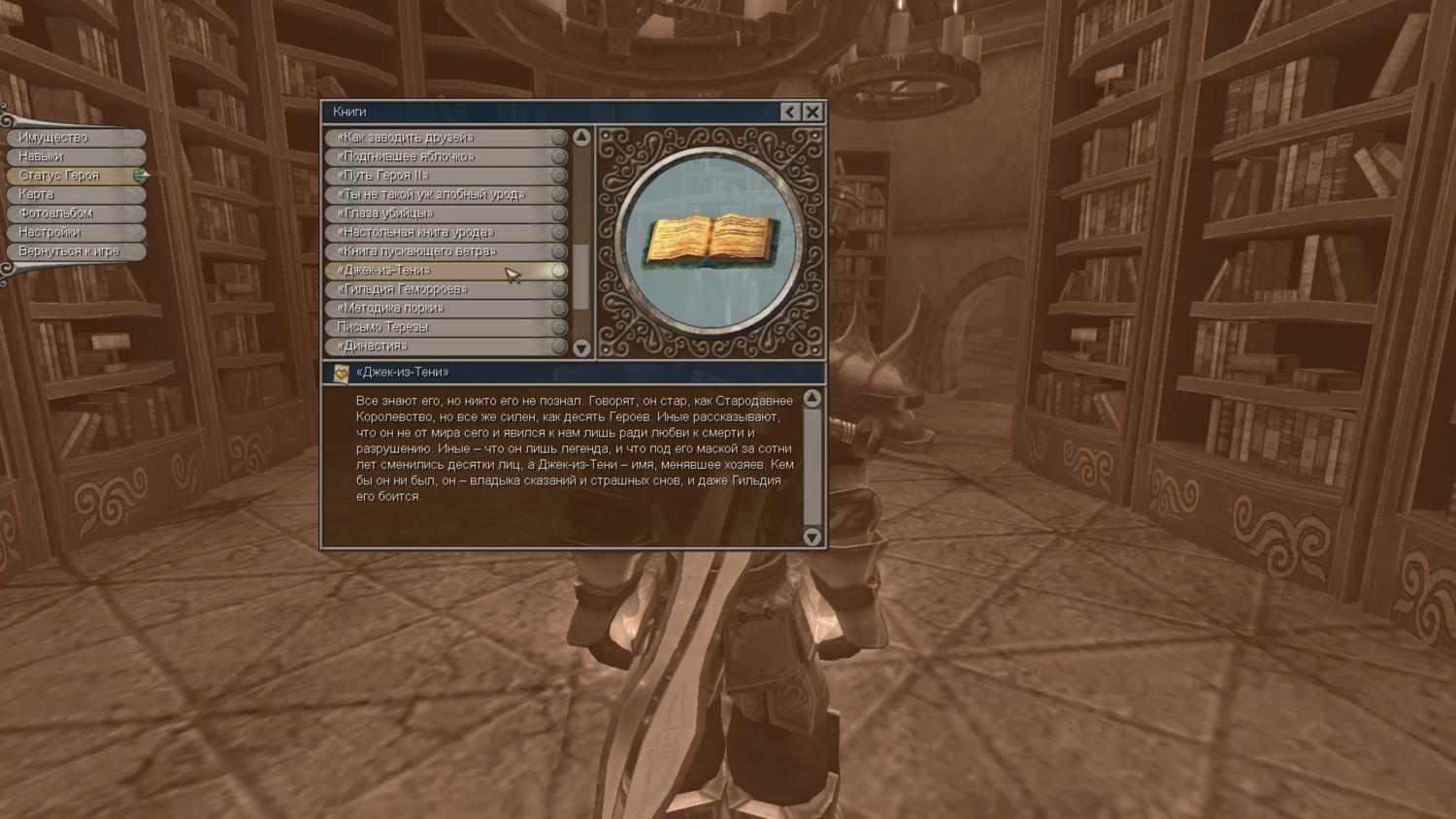Close the Книги window
Screen dimensions: 1456x819
(812, 112)
